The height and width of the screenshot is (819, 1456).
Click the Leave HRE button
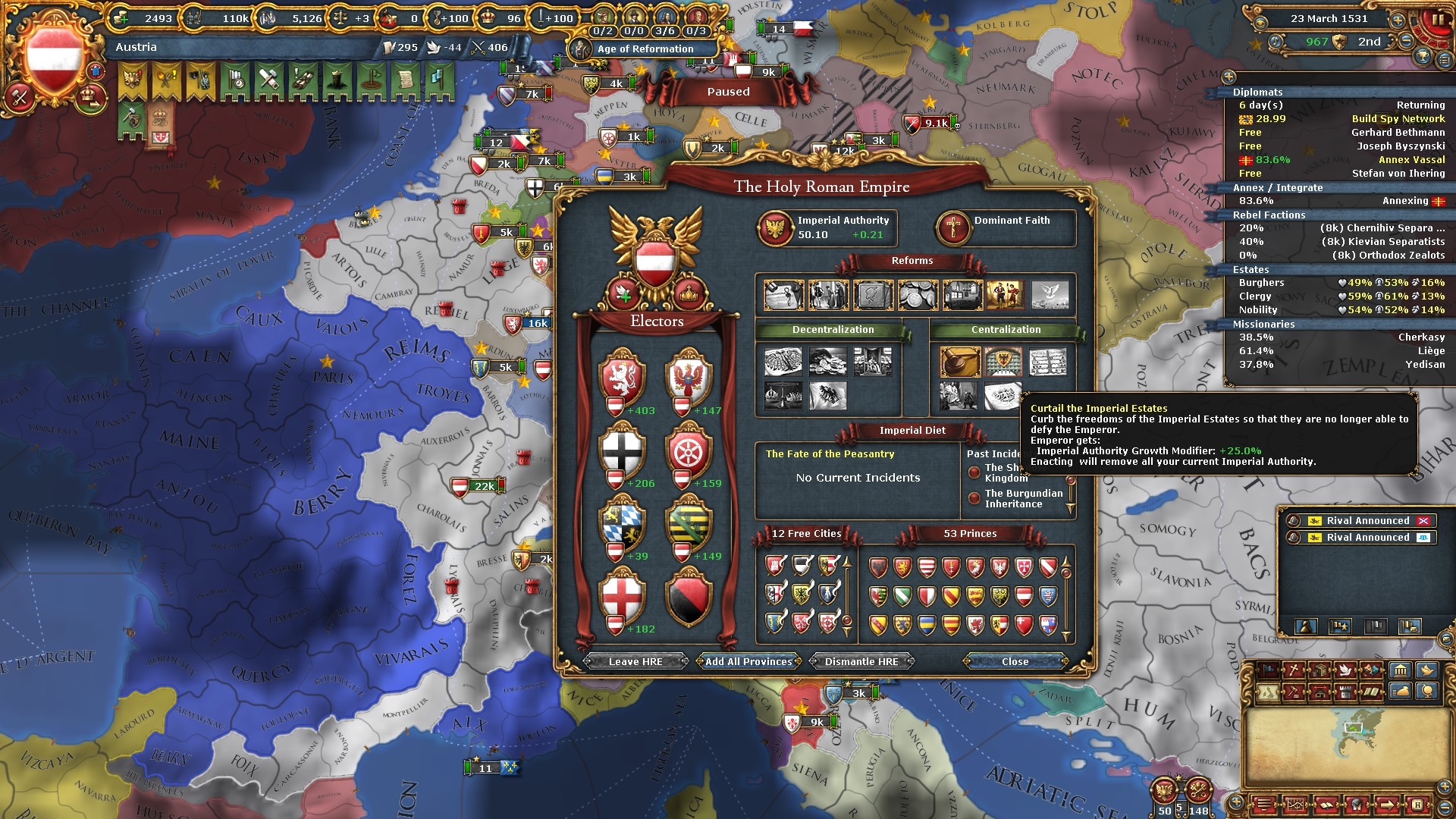635,661
